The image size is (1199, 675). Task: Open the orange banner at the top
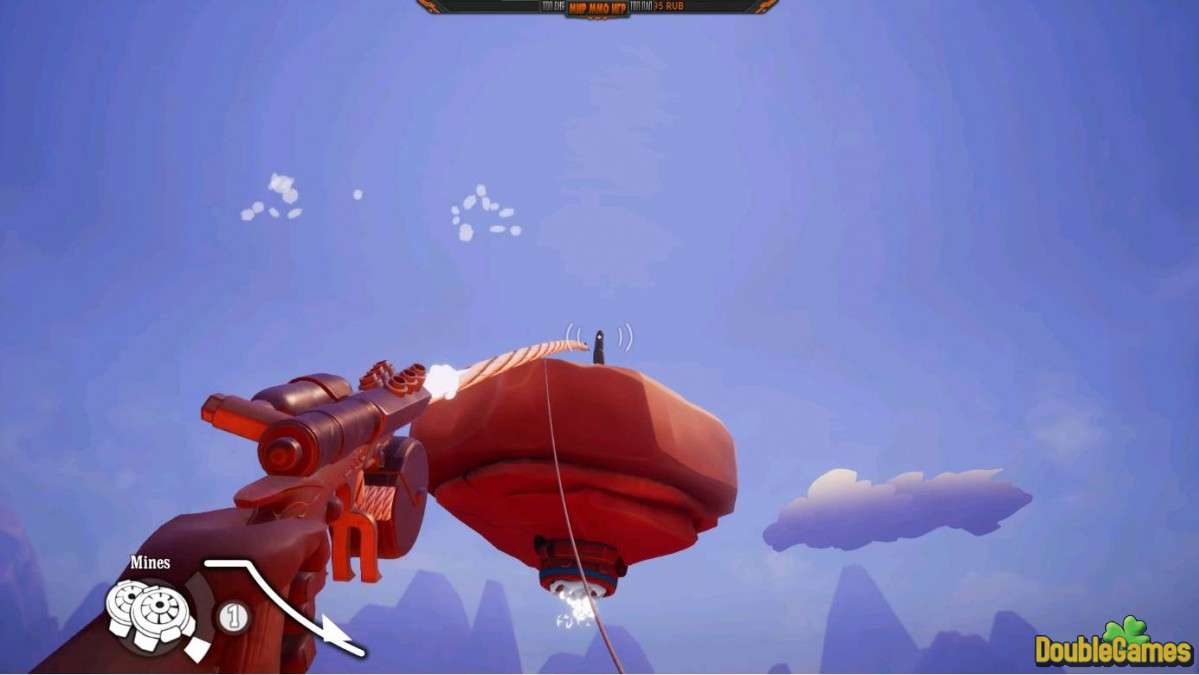(598, 7)
